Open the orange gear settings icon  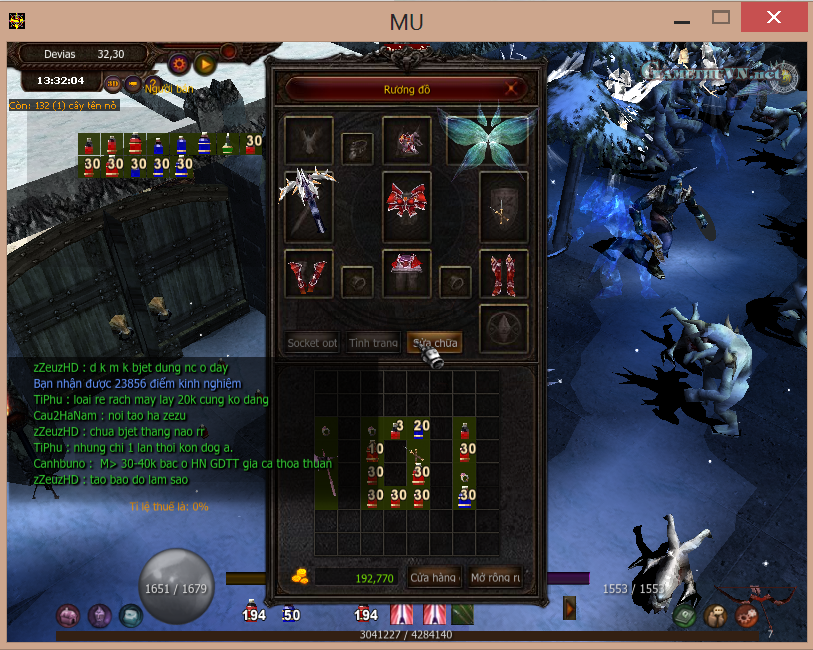pyautogui.click(x=180, y=64)
